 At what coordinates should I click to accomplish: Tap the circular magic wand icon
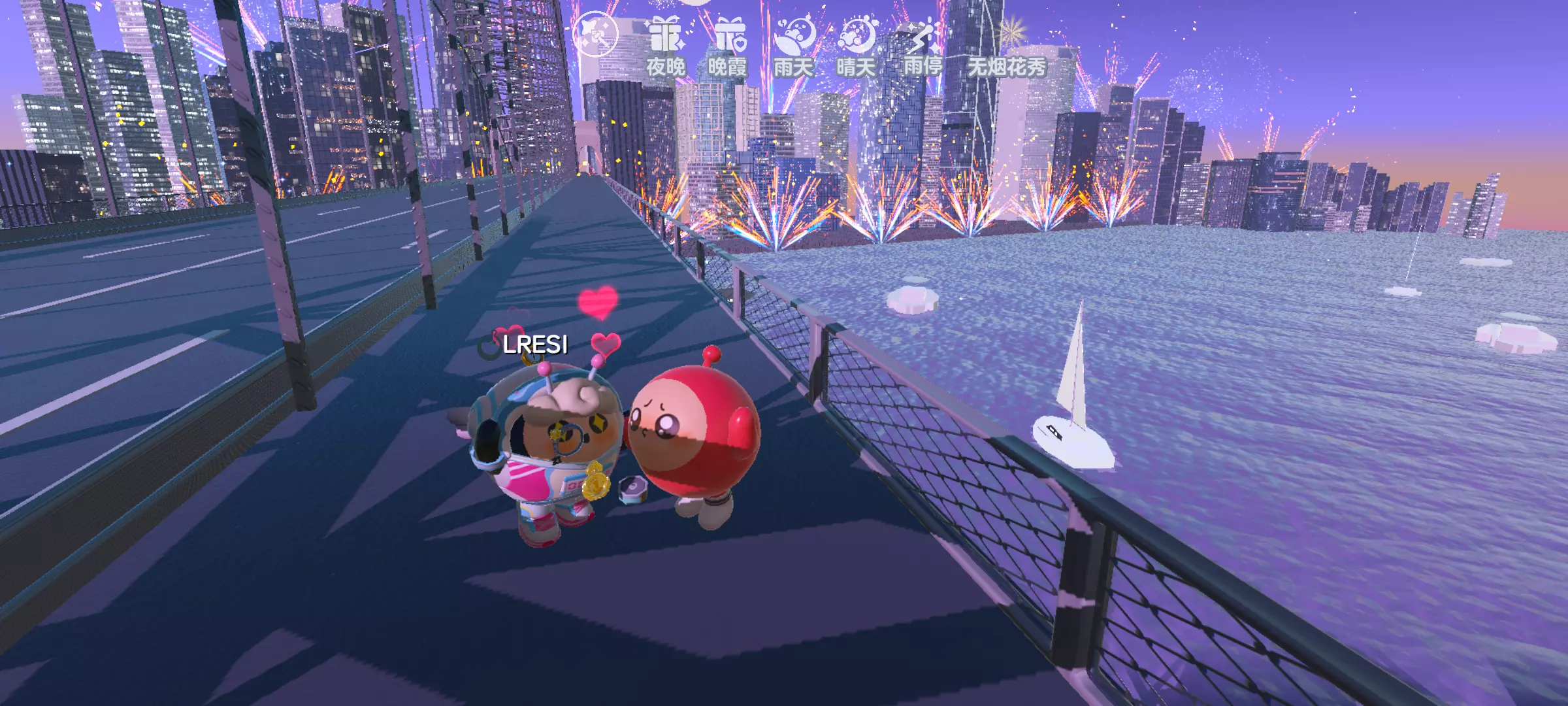(x=595, y=33)
